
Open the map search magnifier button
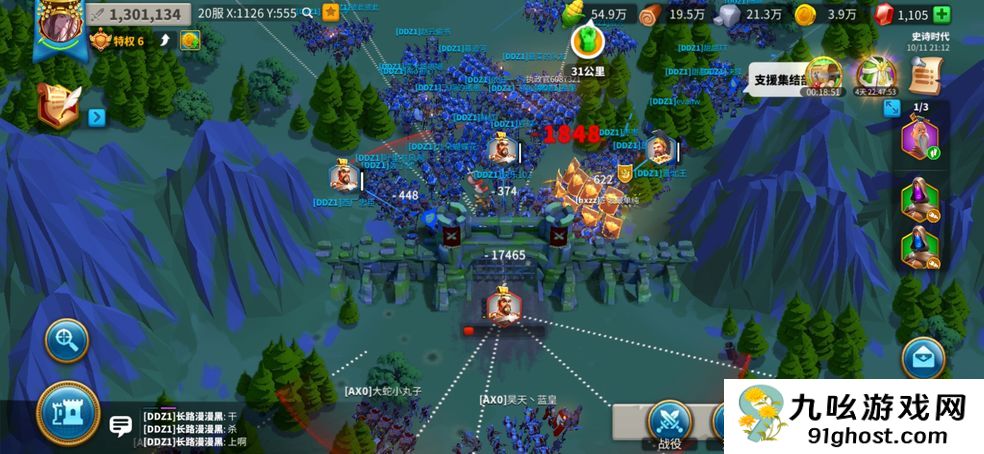point(67,341)
